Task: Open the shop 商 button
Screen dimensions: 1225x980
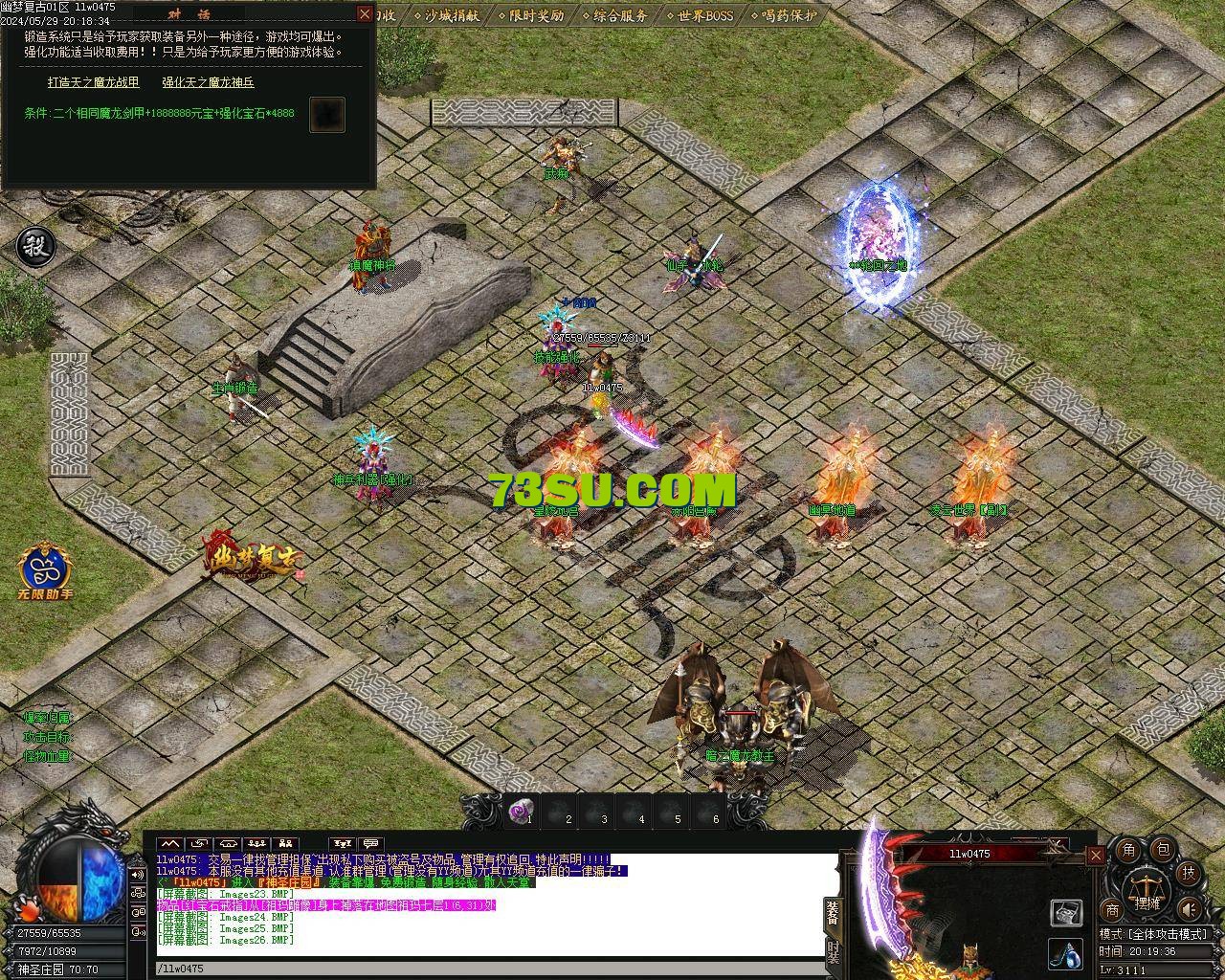Action: (x=1112, y=910)
